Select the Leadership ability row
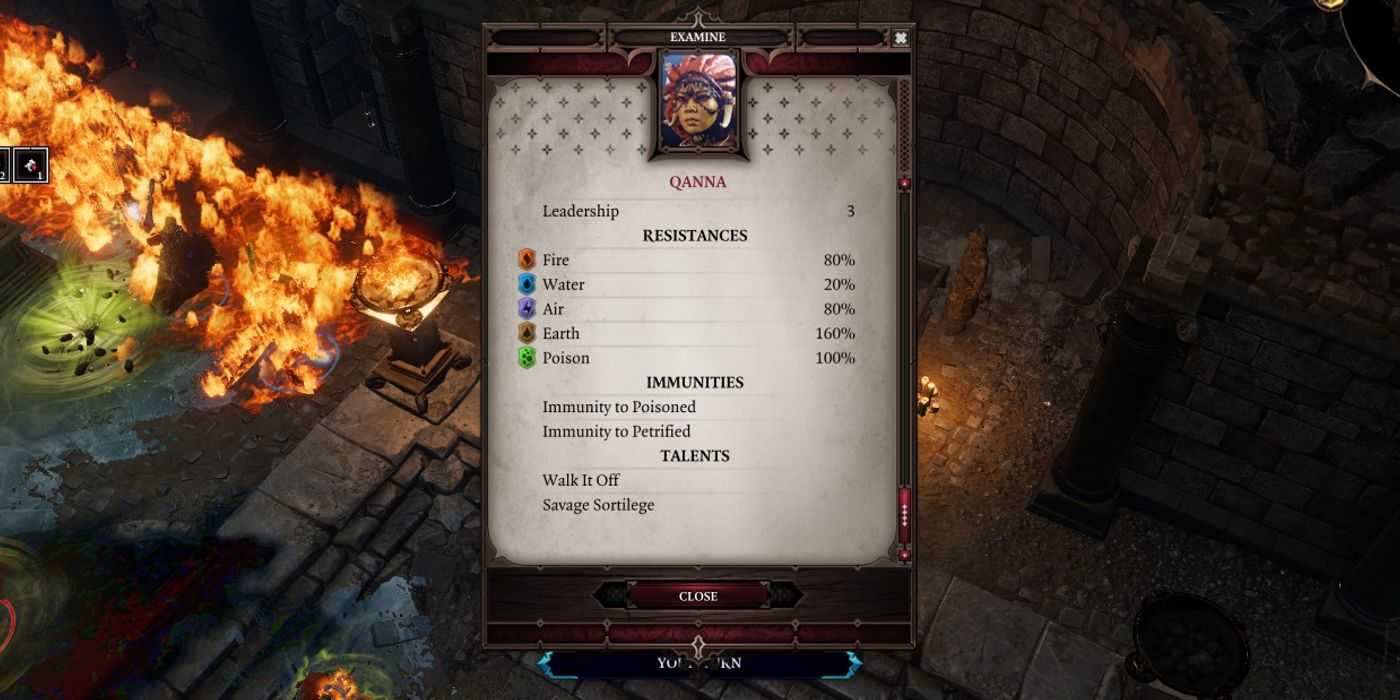This screenshot has height=700, width=1400. click(x=697, y=211)
